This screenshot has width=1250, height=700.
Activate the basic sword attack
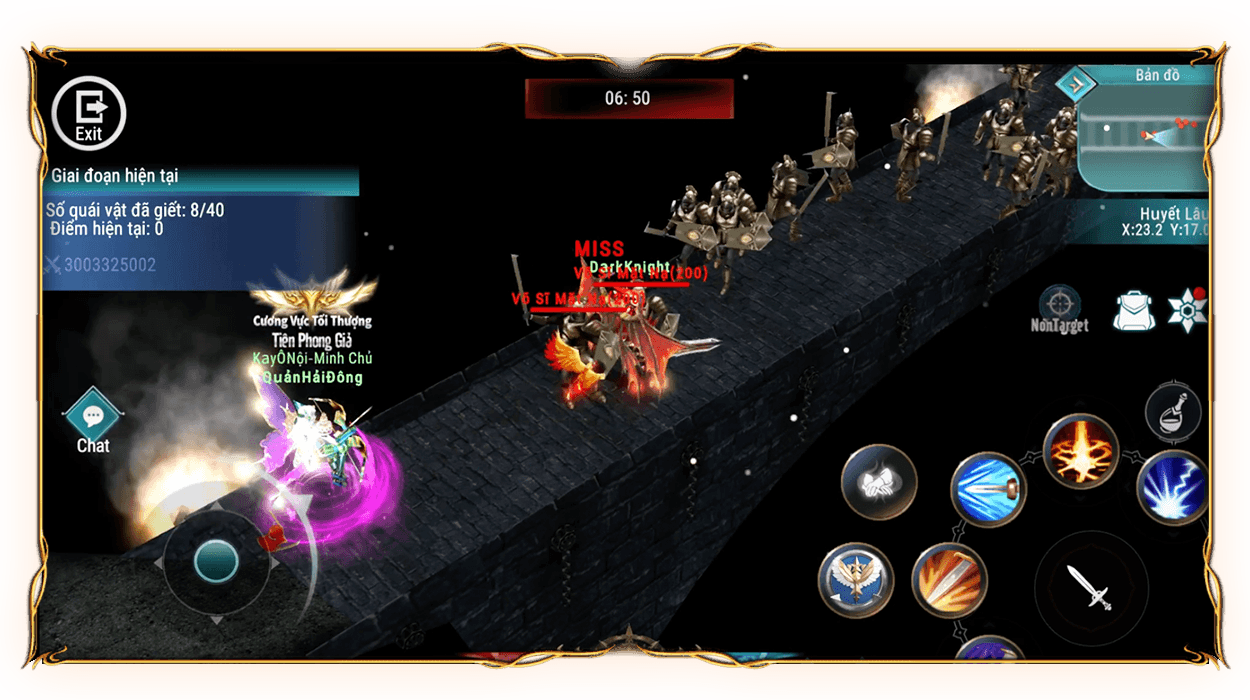1090,587
